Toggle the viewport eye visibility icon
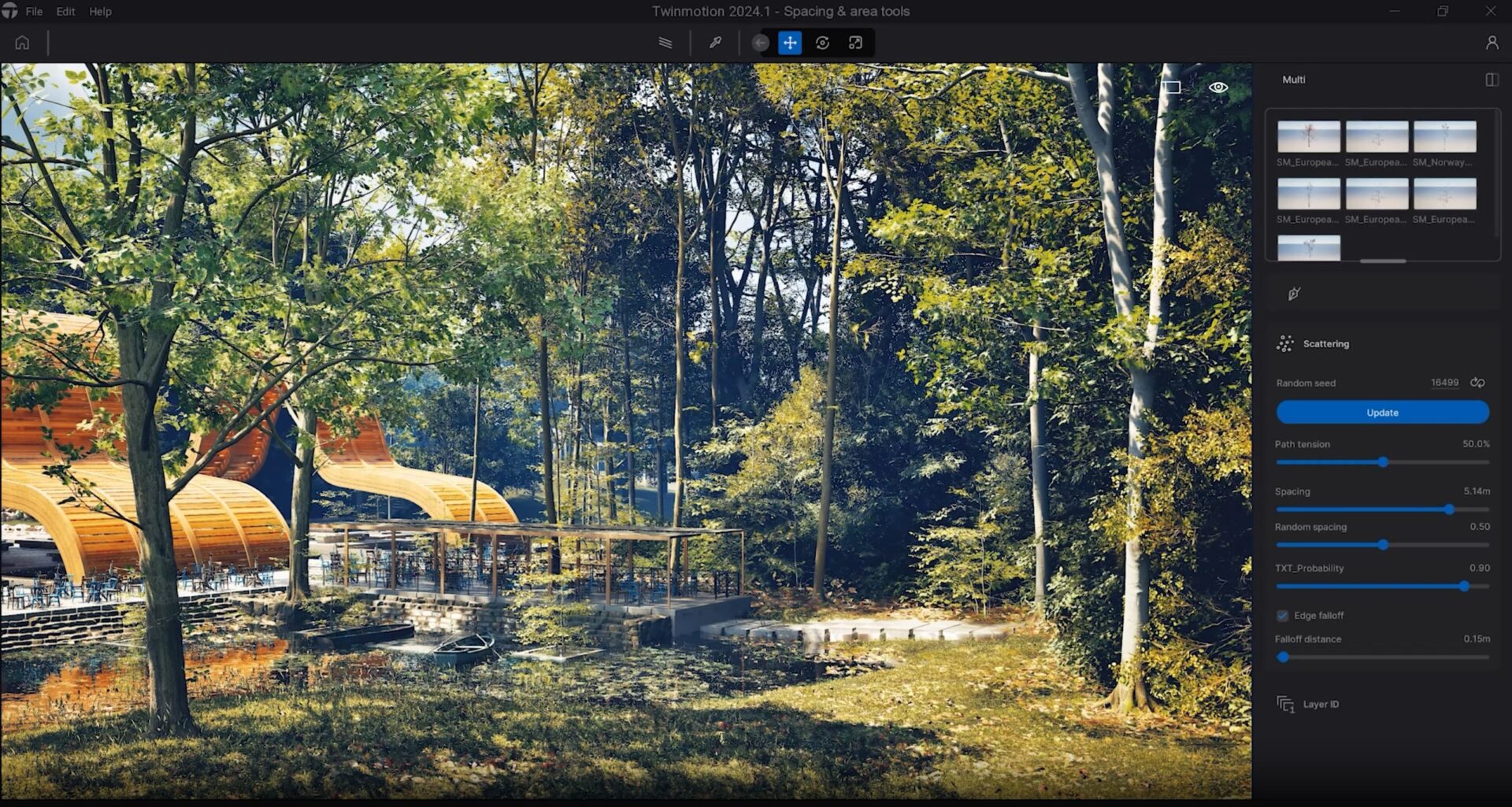This screenshot has width=1512, height=807. 1217,87
